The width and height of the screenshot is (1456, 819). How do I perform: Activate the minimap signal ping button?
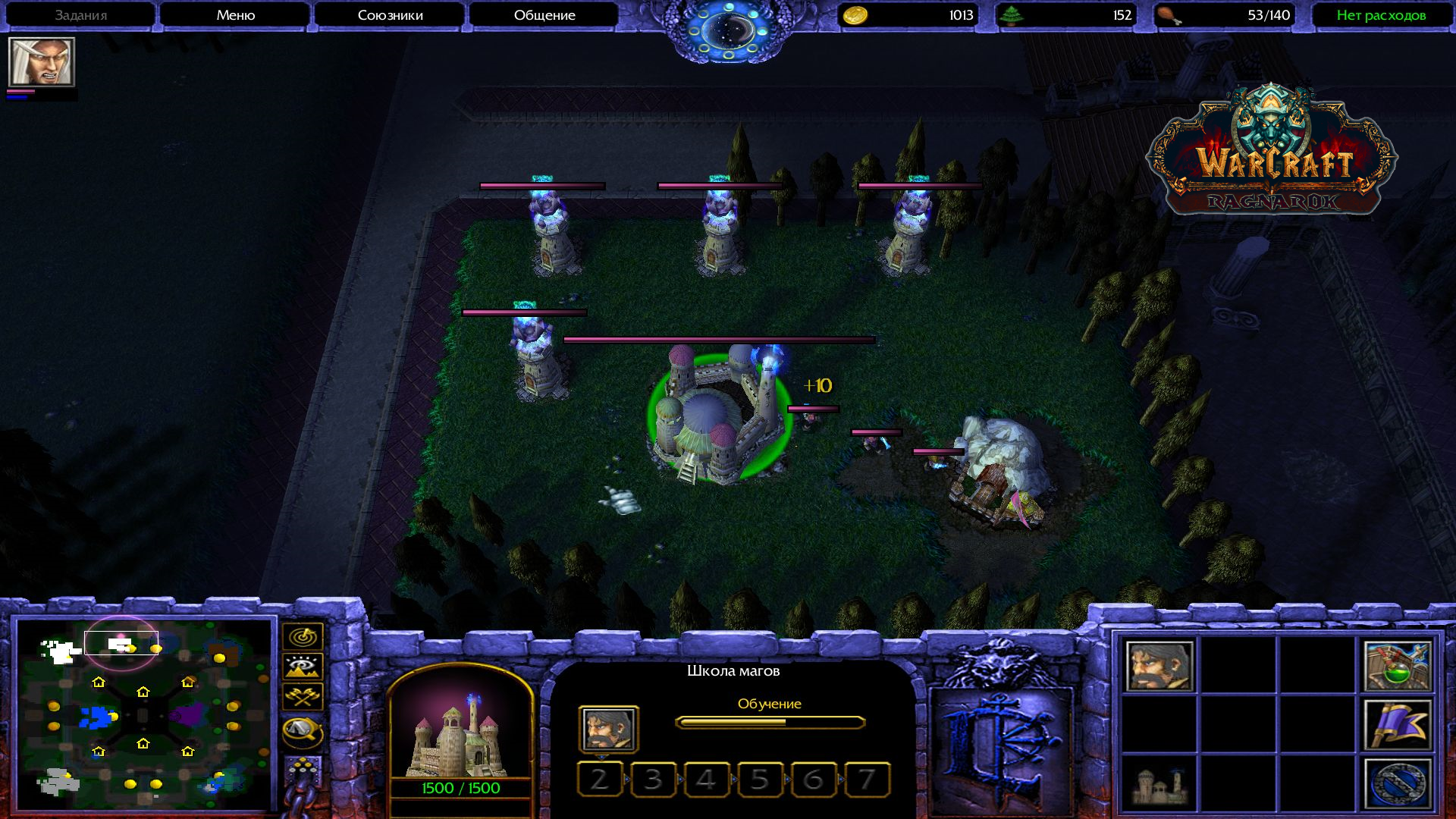click(x=303, y=637)
